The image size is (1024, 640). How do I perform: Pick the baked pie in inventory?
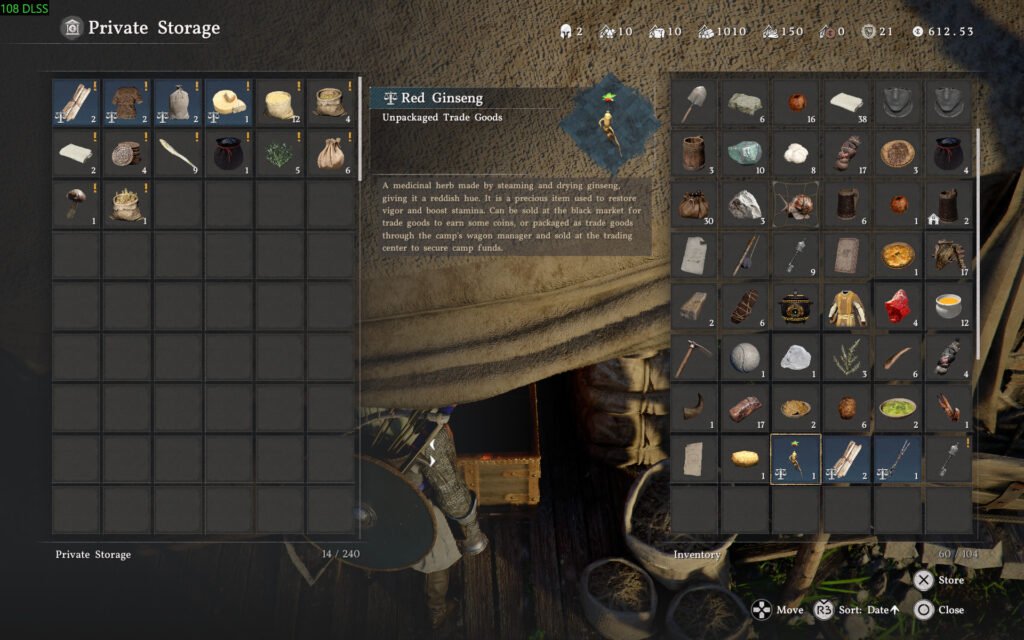[x=898, y=255]
